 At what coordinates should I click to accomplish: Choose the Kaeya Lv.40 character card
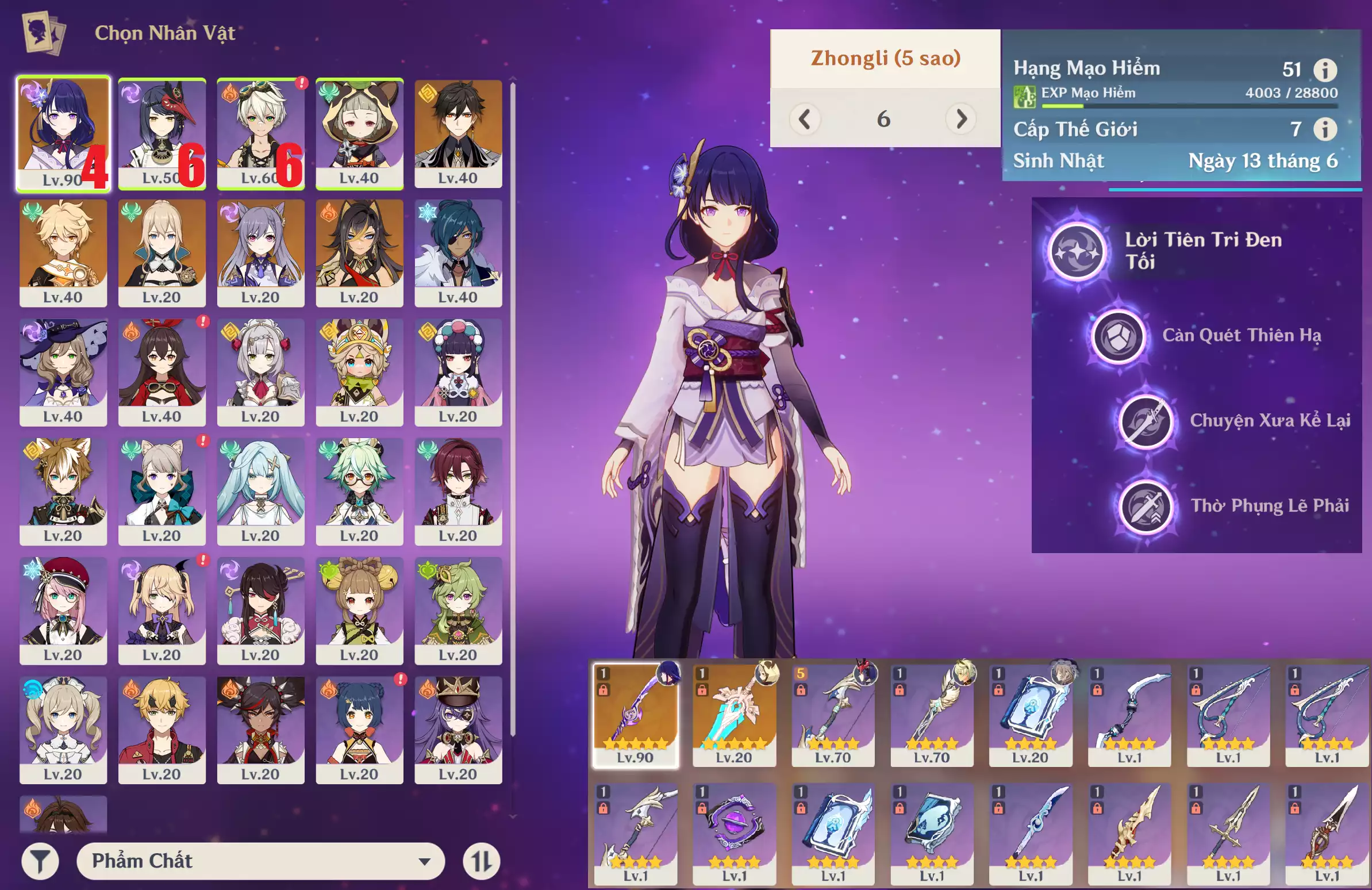458,252
